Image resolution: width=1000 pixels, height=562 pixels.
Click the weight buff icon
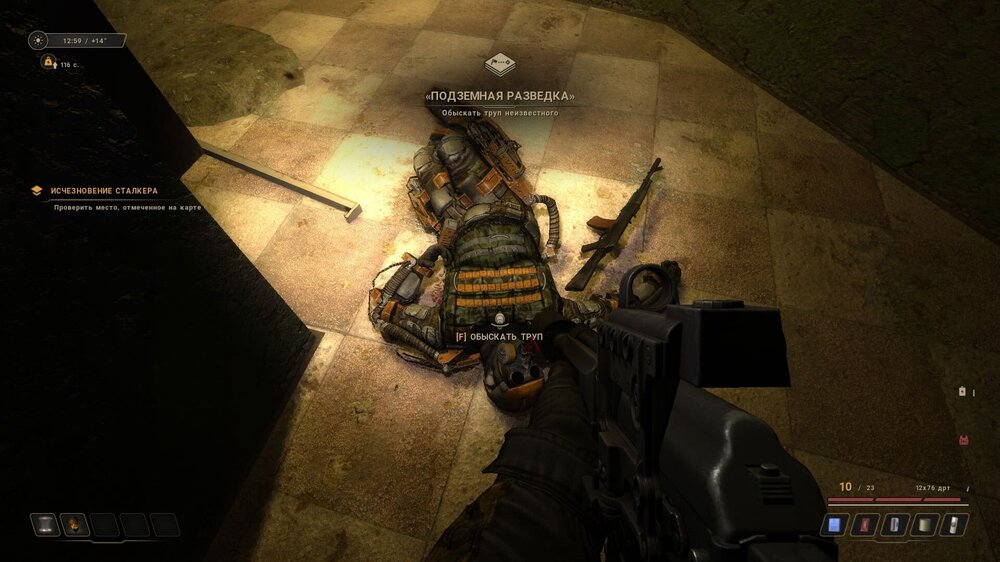point(47,62)
